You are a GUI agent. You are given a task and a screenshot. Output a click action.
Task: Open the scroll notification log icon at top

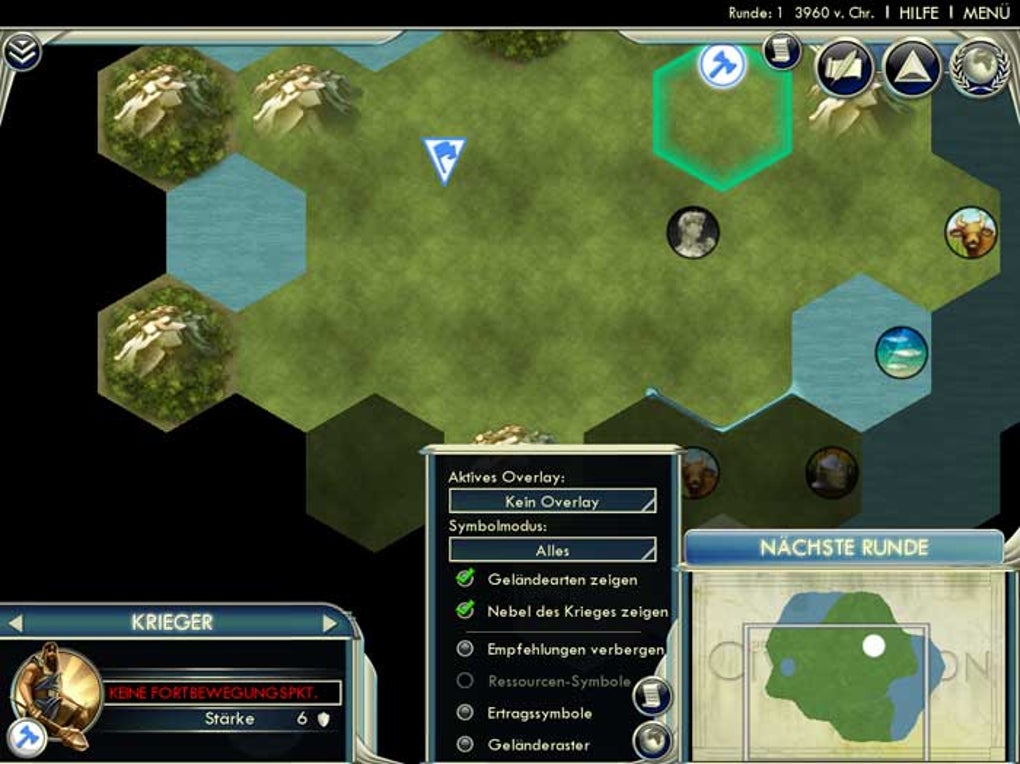783,50
